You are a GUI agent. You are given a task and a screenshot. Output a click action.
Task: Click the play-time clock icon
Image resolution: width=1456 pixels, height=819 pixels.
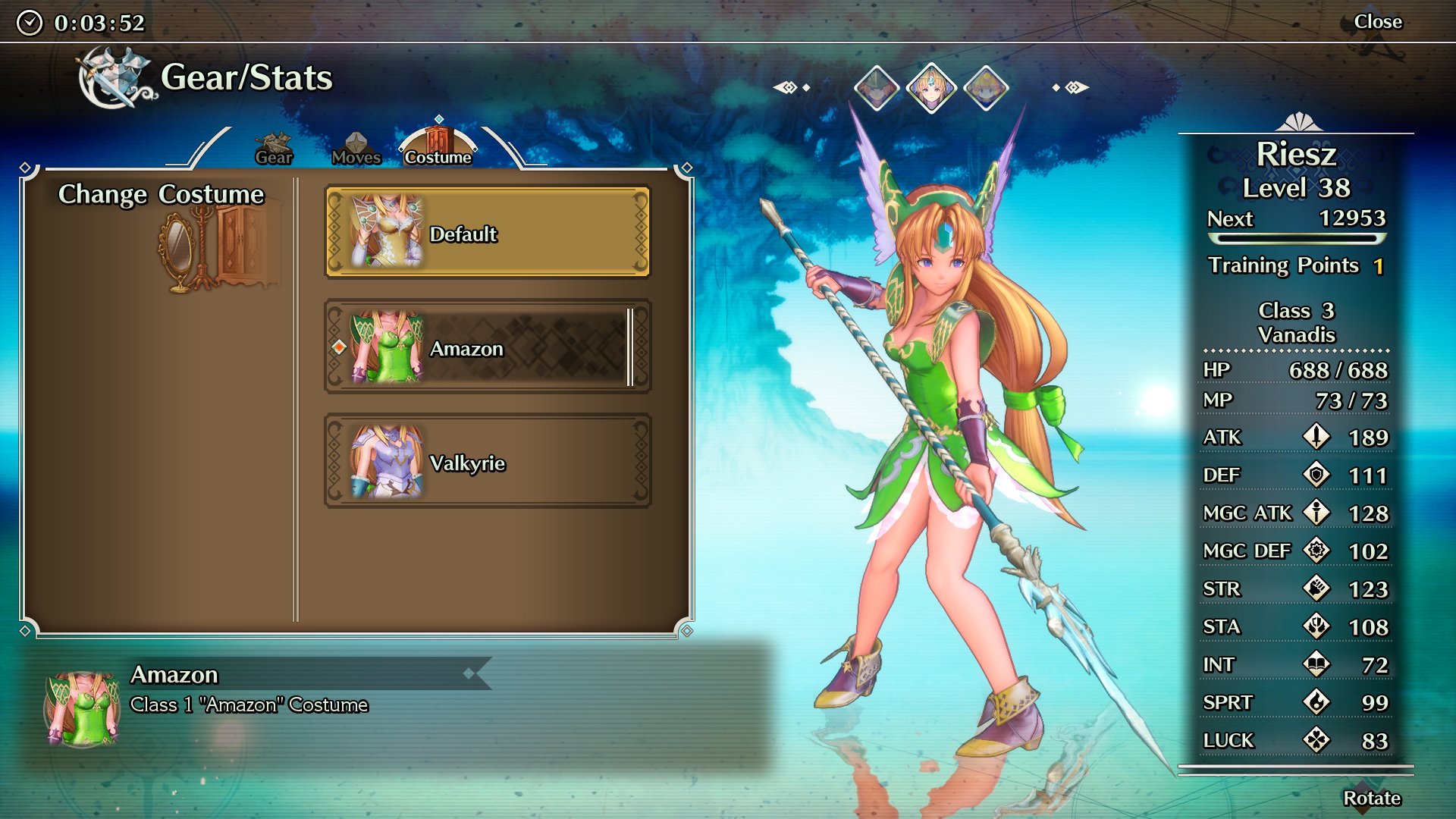click(x=29, y=21)
